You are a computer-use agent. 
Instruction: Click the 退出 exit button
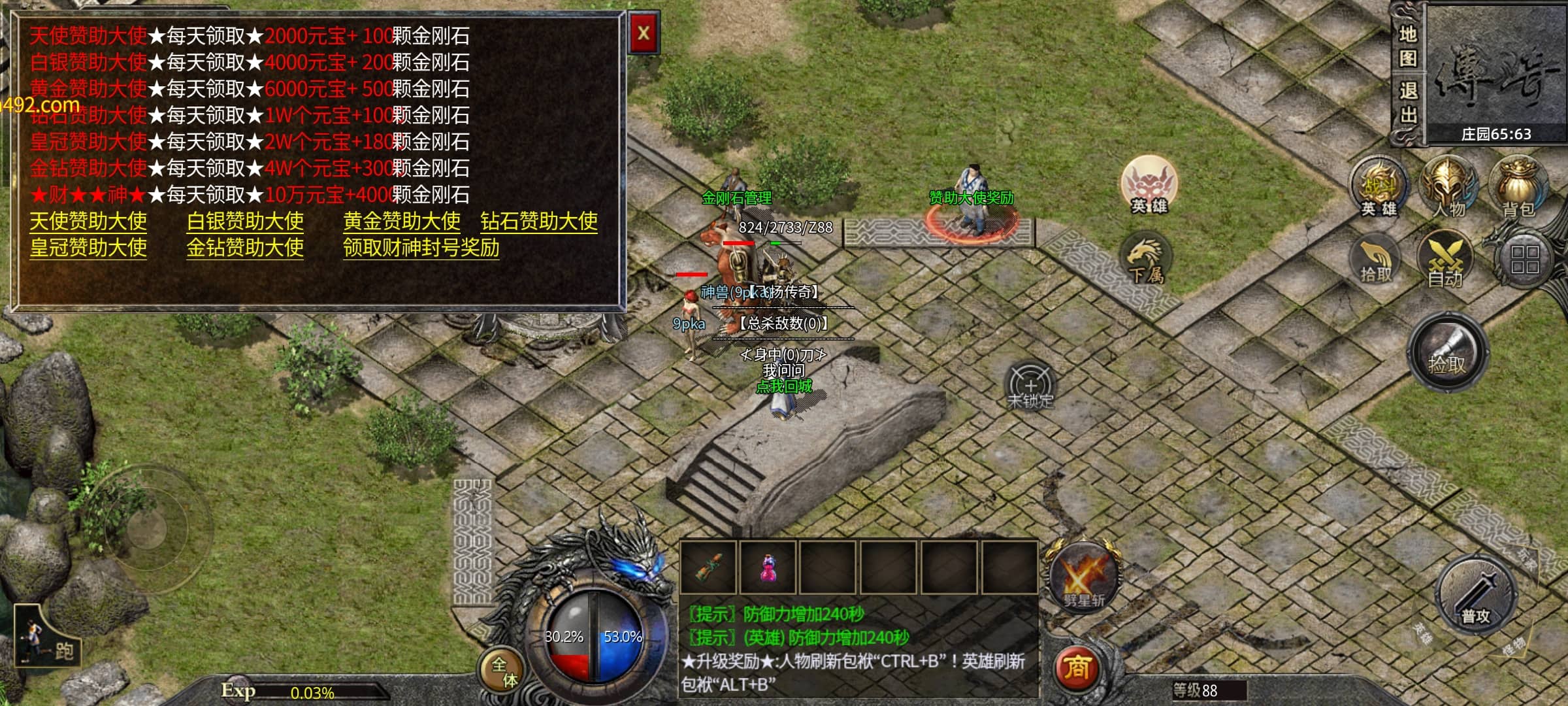[x=1407, y=103]
